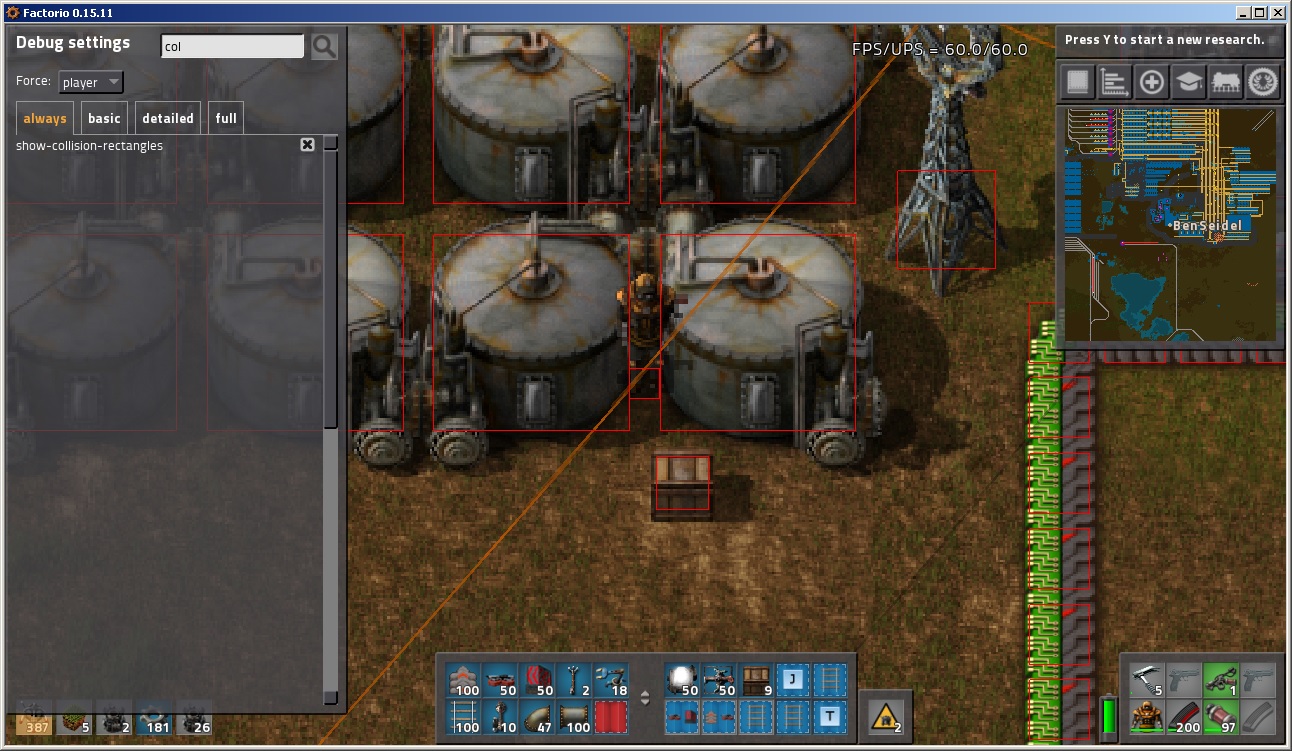Pick the curved pipe-to-ground slot with 47
This screenshot has height=751, width=1292.
[537, 717]
